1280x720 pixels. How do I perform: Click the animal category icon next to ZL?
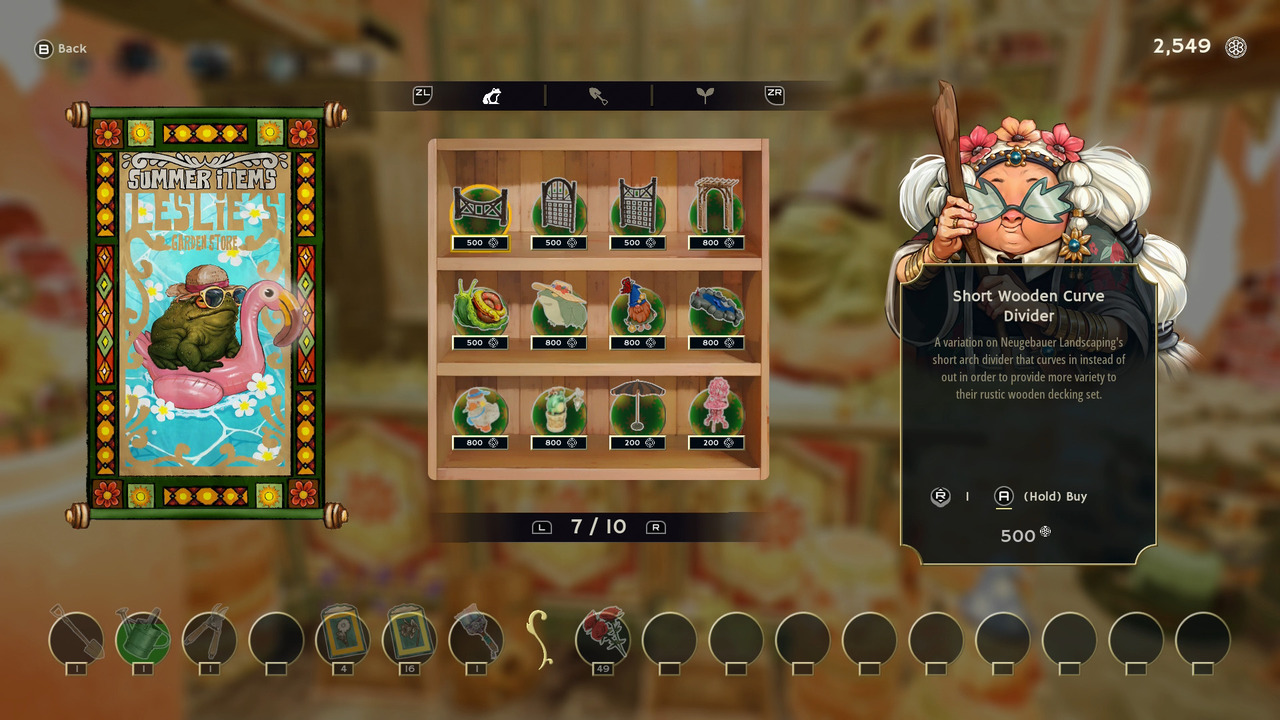click(491, 95)
